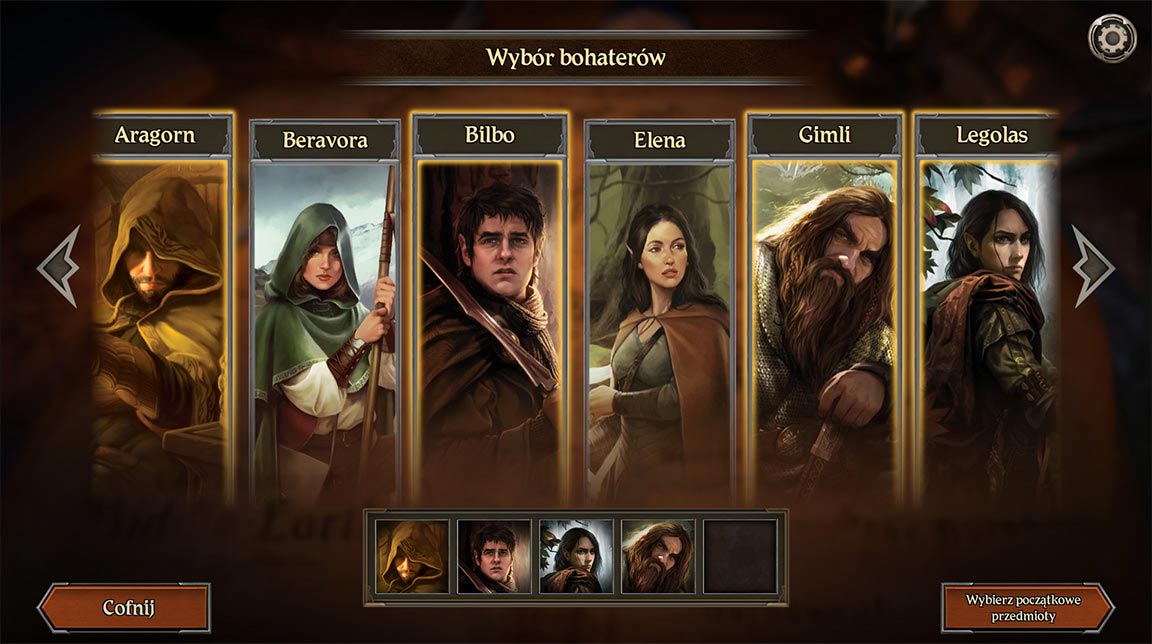The width and height of the screenshot is (1152, 644).
Task: Click Legolas's thumbnail in the party tray
Action: point(576,556)
